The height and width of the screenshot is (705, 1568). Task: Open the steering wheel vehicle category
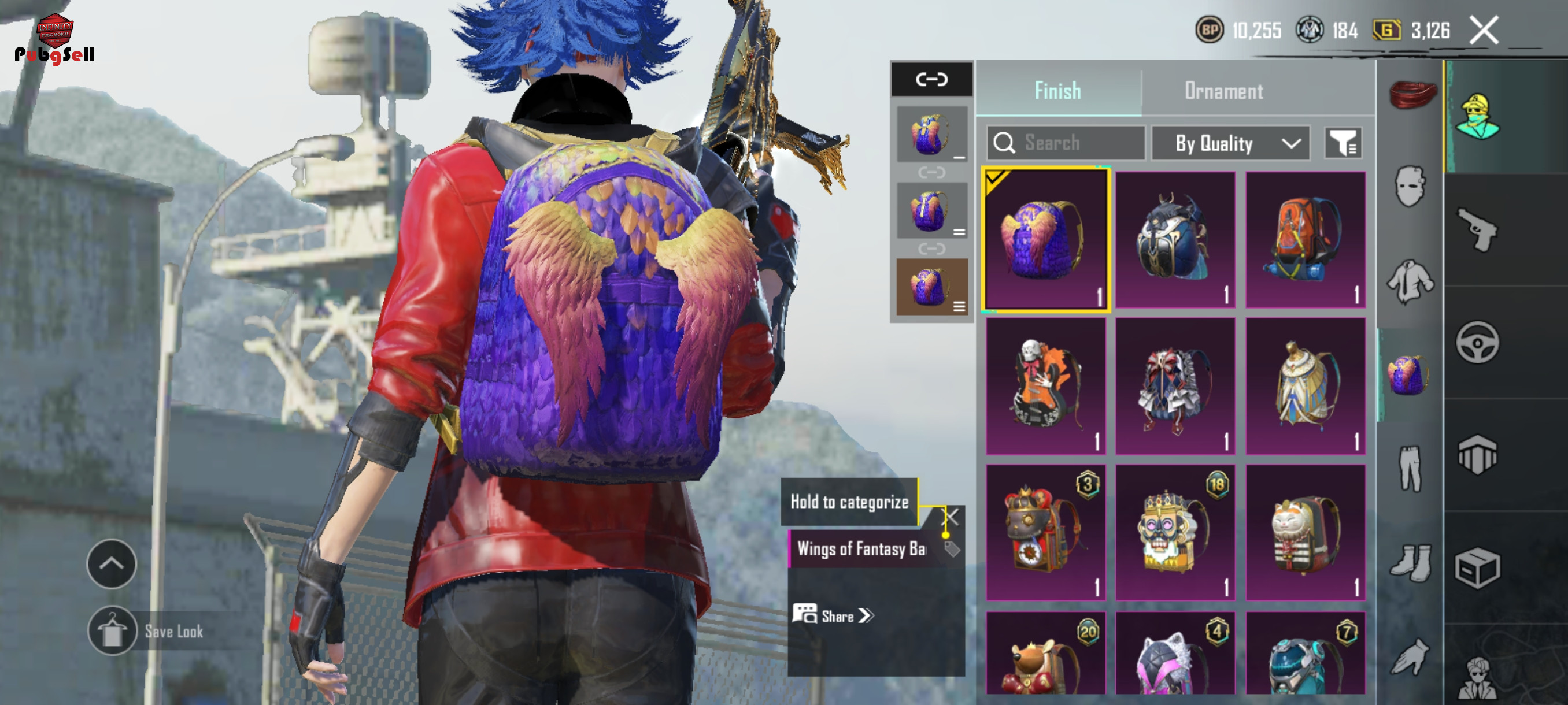click(1477, 343)
